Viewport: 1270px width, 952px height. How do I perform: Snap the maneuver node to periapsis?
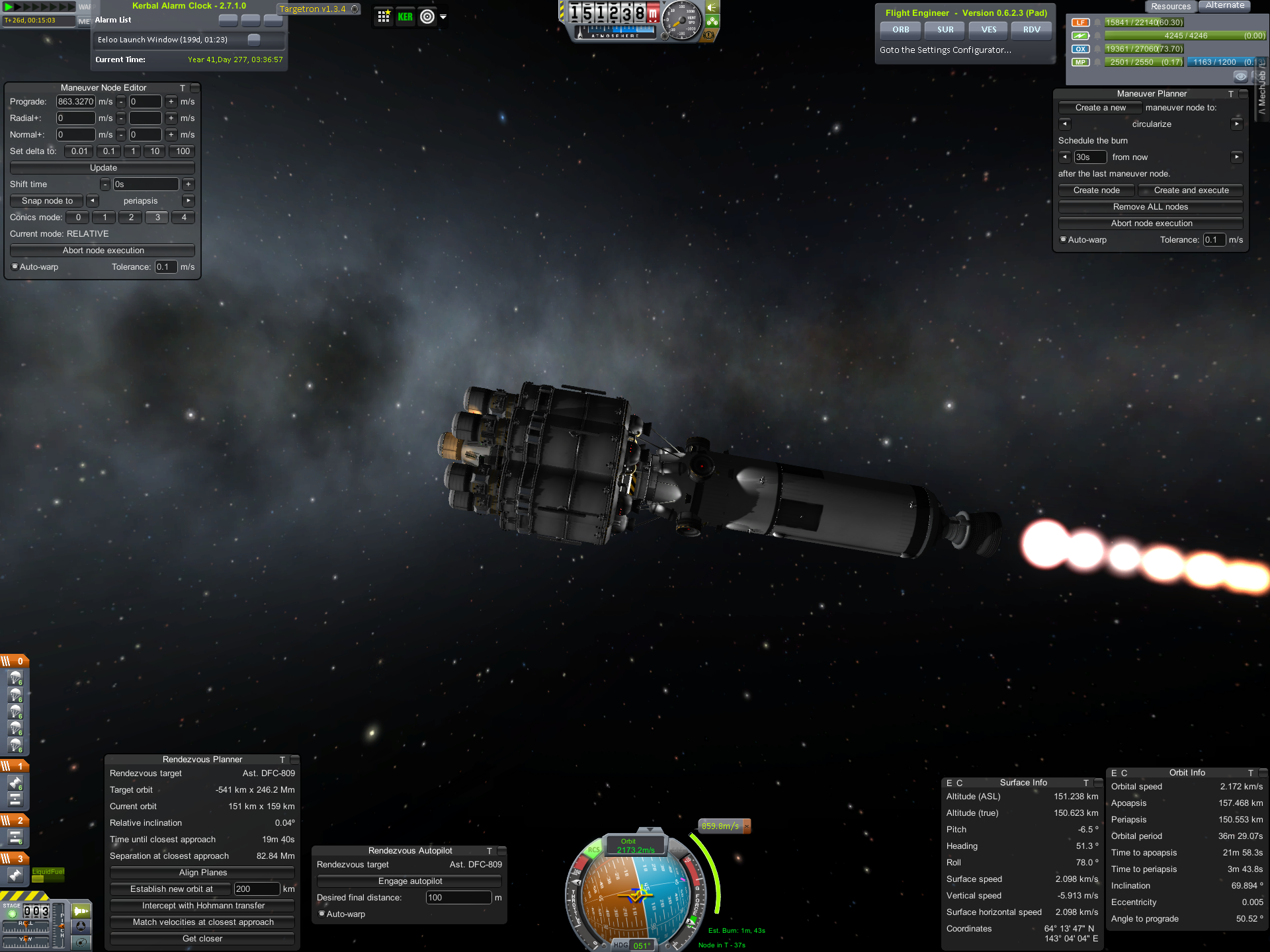click(x=47, y=201)
